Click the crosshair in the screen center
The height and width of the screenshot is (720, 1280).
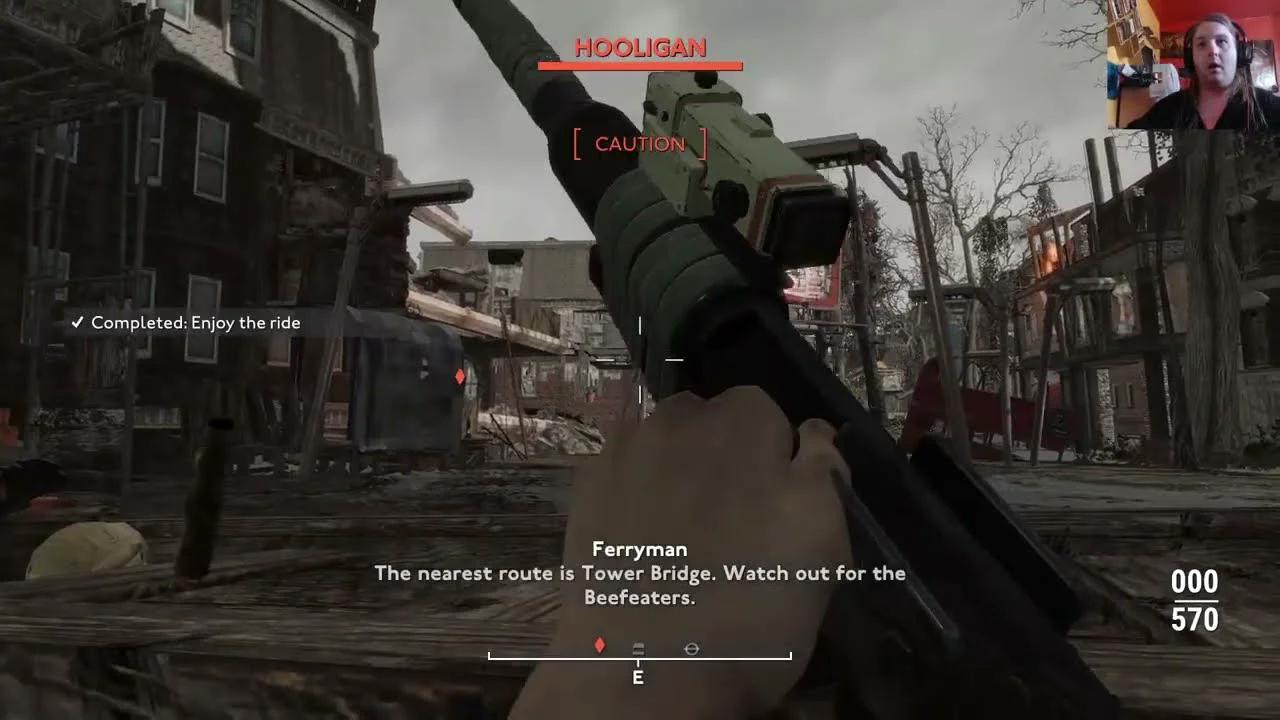click(640, 360)
